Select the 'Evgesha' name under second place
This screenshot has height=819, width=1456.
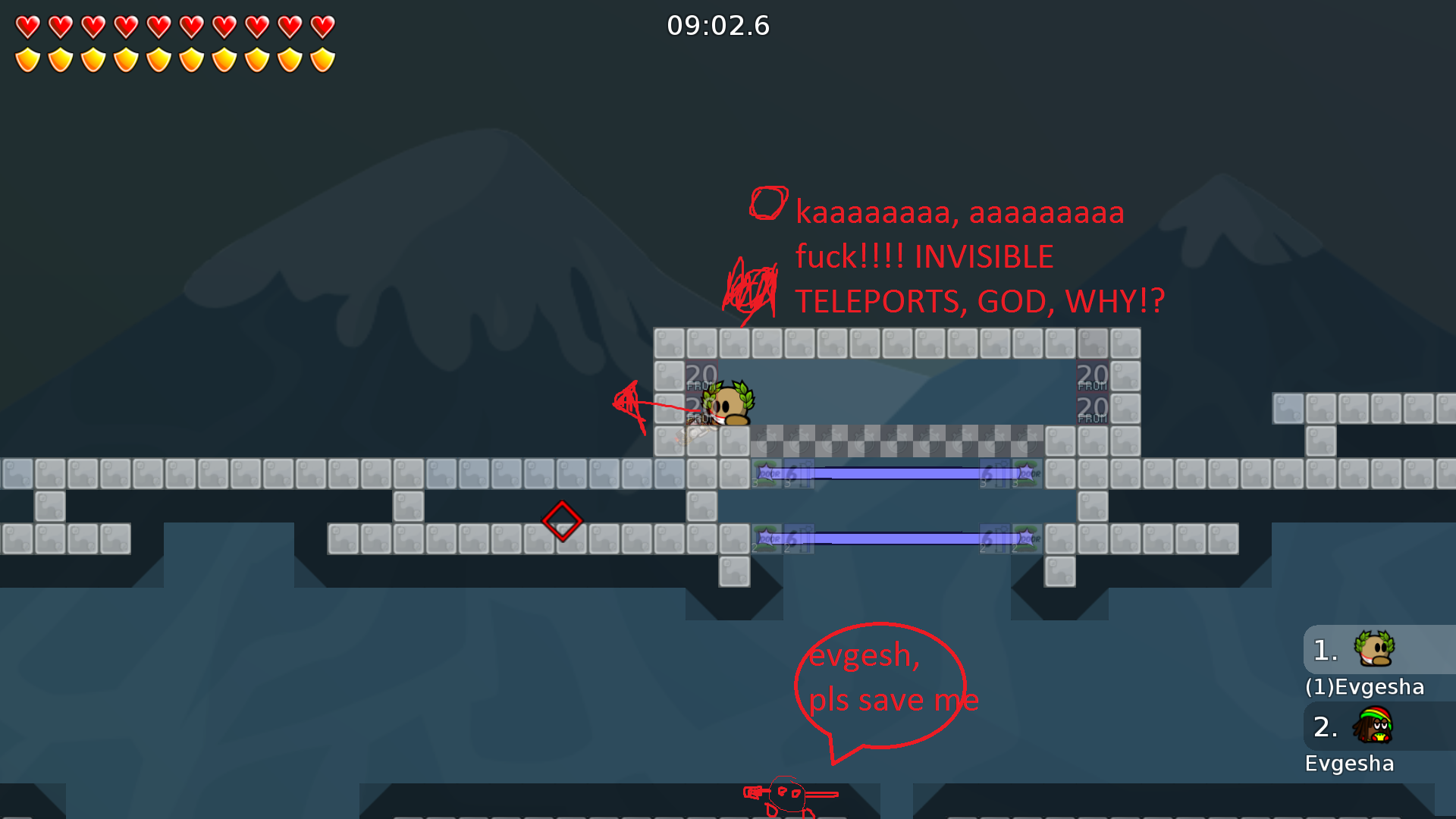tap(1350, 764)
